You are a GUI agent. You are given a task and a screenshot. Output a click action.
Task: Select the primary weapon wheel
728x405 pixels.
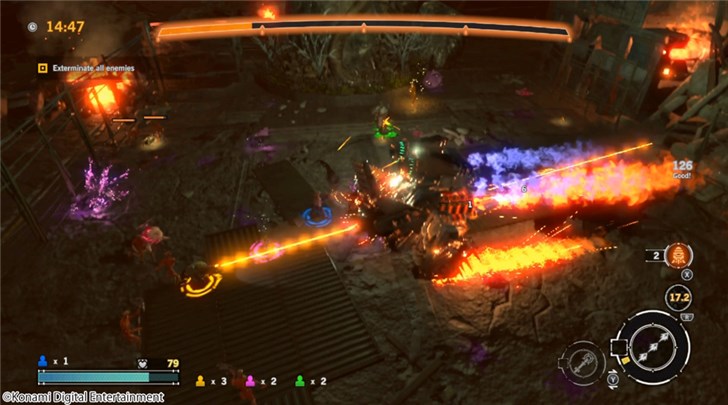point(652,347)
